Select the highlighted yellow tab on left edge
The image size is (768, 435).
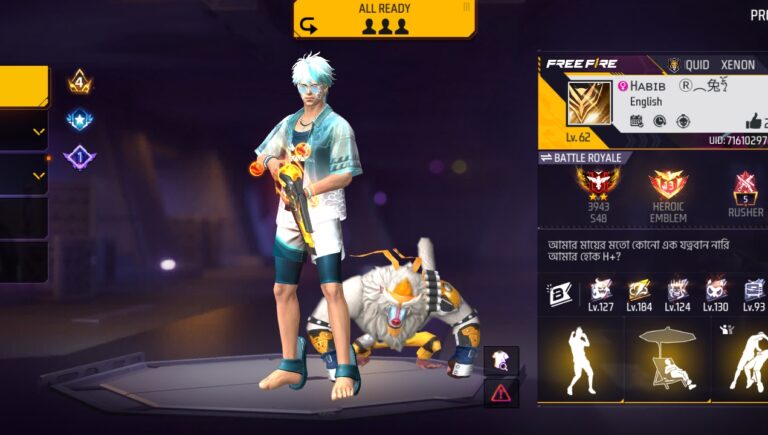(x=23, y=86)
